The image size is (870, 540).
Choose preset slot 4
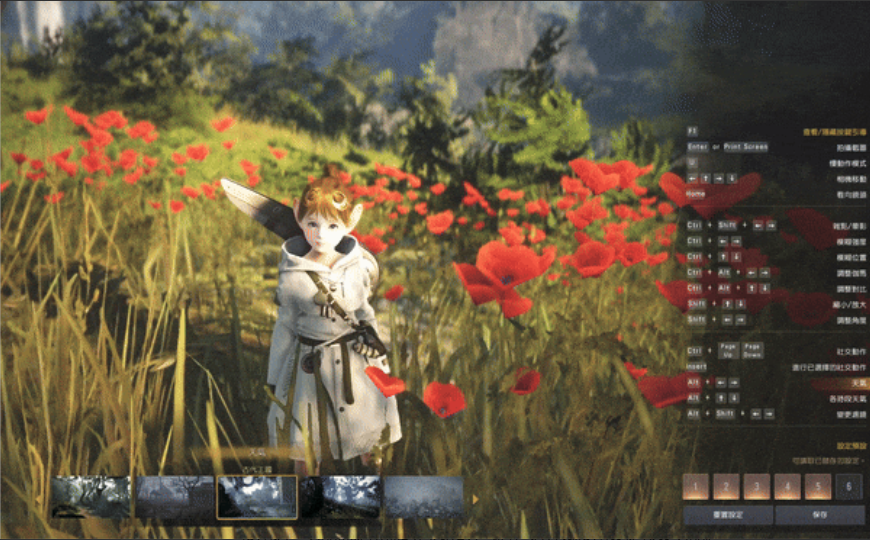click(788, 487)
